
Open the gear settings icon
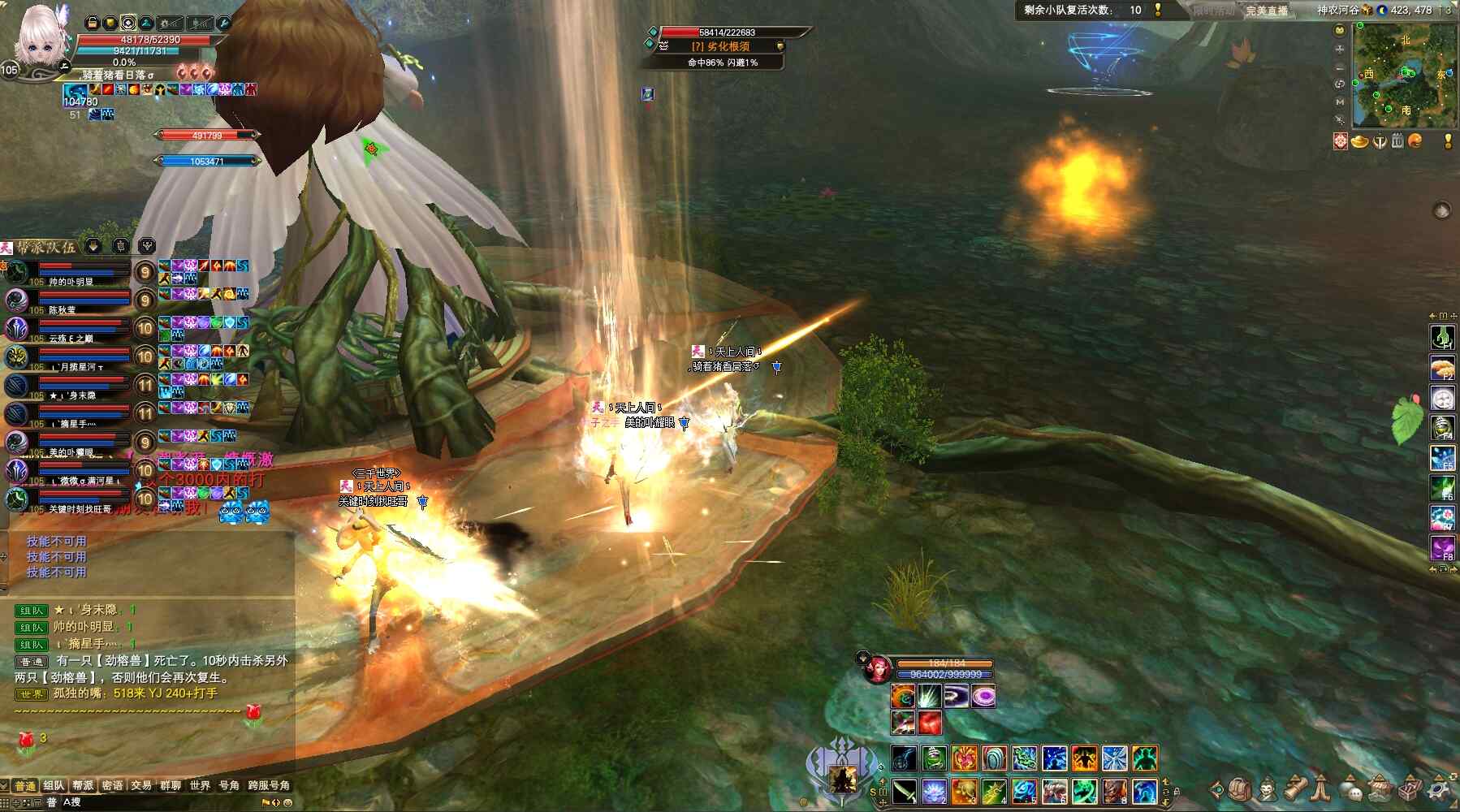1440,789
